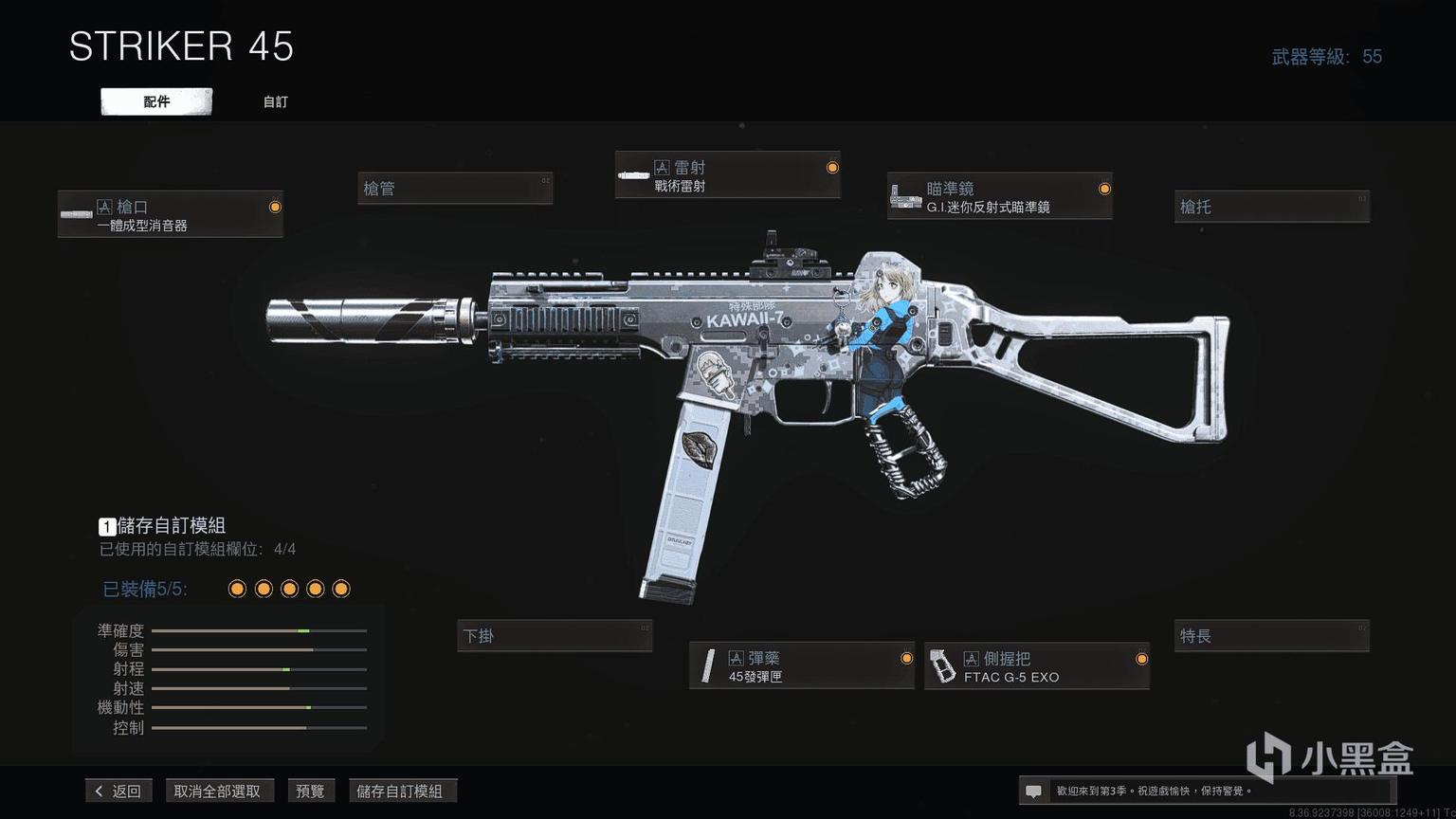Select the 瞄準鏡 optic attachment slot
Screen dimensions: 1456x819
tap(999, 196)
